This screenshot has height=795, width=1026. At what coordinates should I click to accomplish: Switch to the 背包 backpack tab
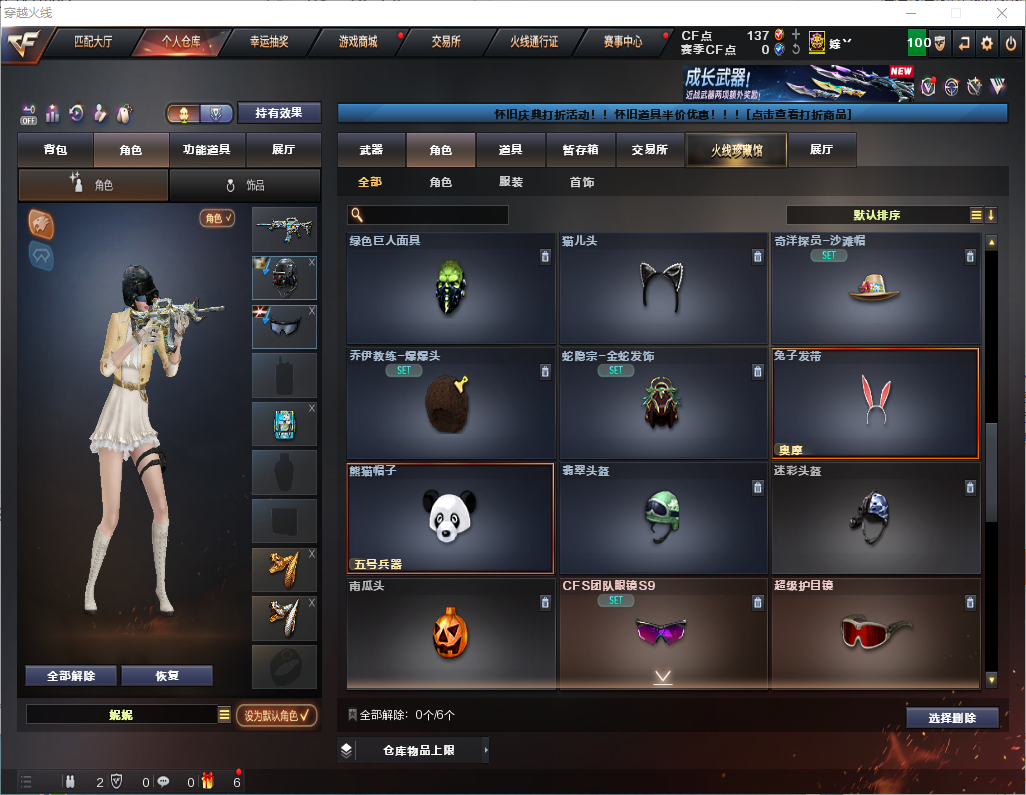tap(56, 150)
